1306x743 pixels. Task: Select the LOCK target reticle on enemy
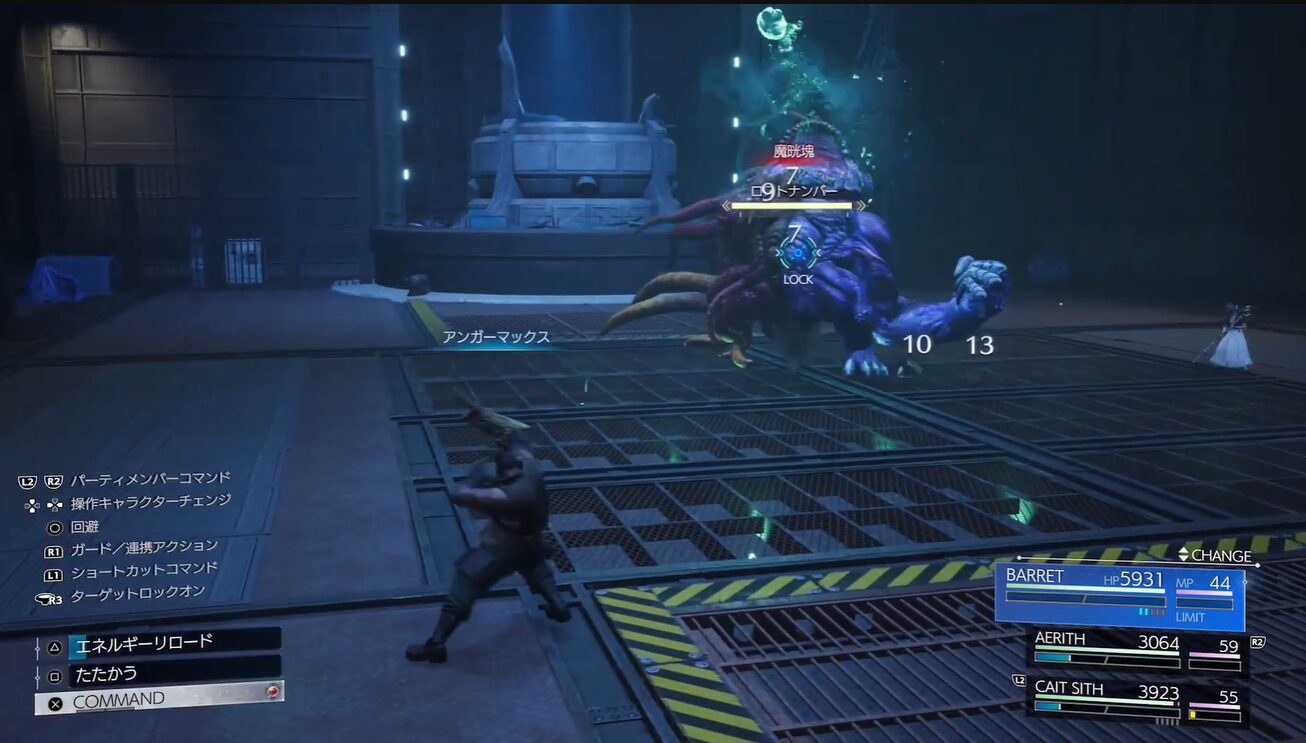[x=797, y=255]
